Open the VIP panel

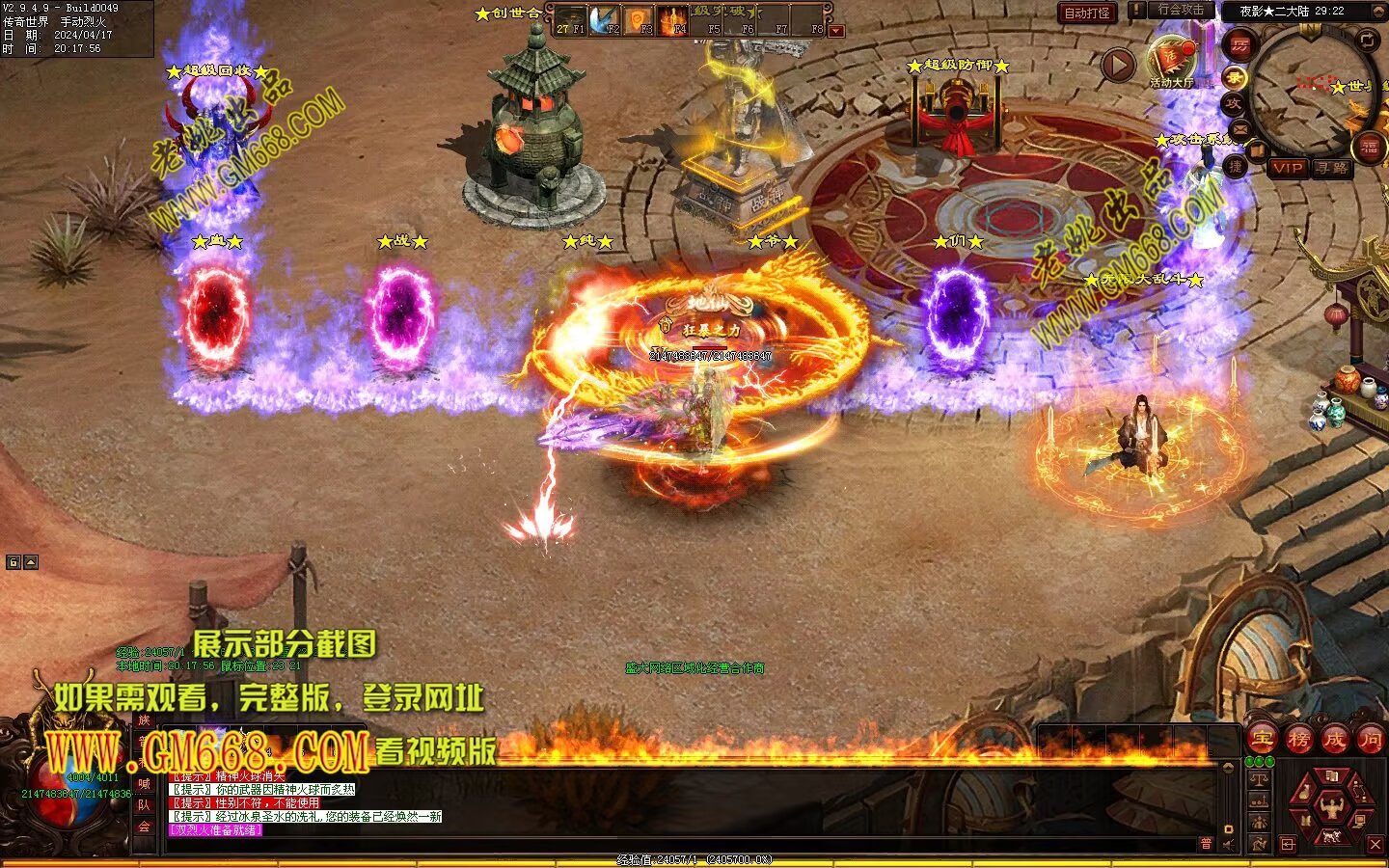1287,168
